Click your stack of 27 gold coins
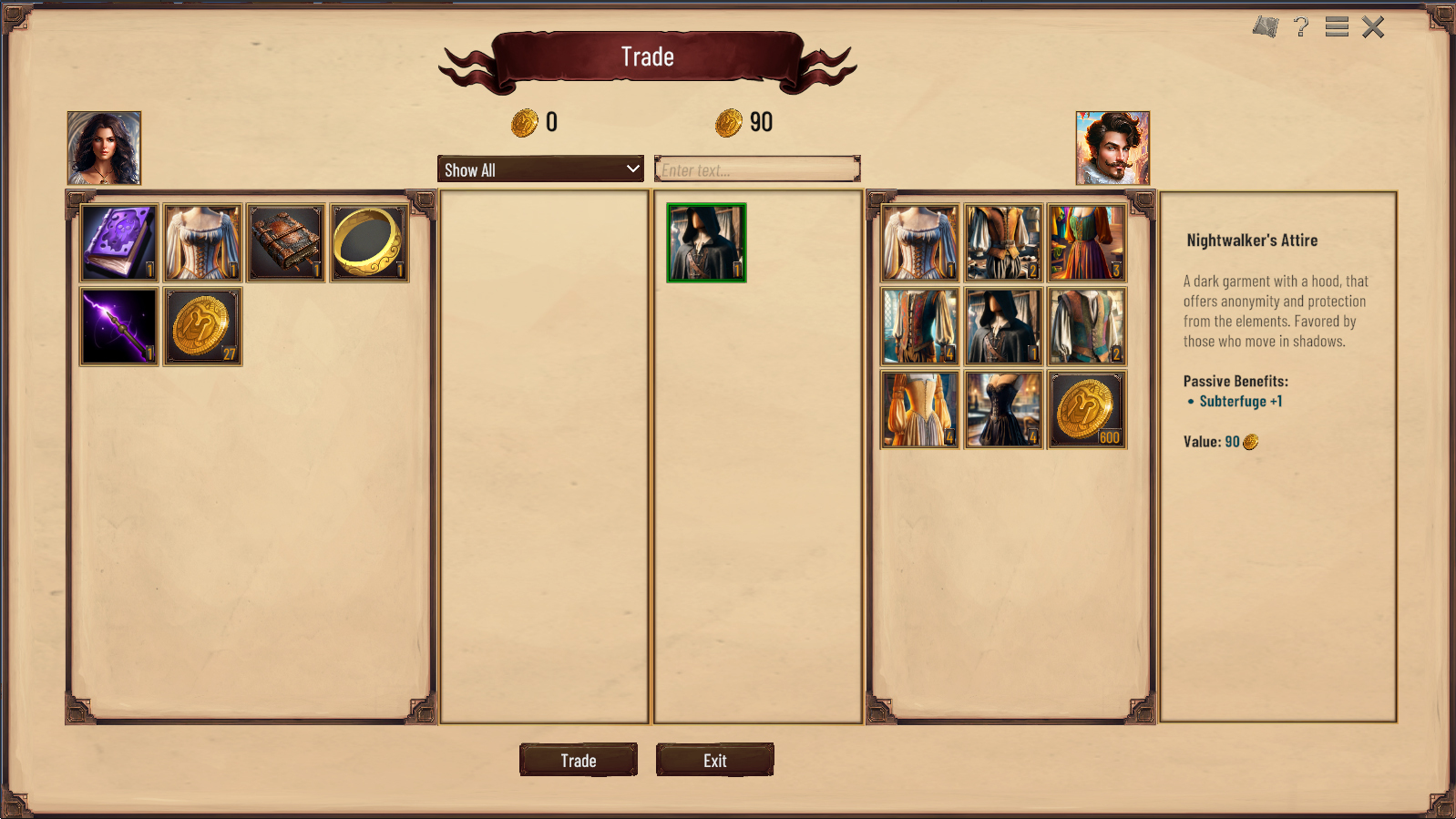This screenshot has width=1456, height=819. (201, 325)
